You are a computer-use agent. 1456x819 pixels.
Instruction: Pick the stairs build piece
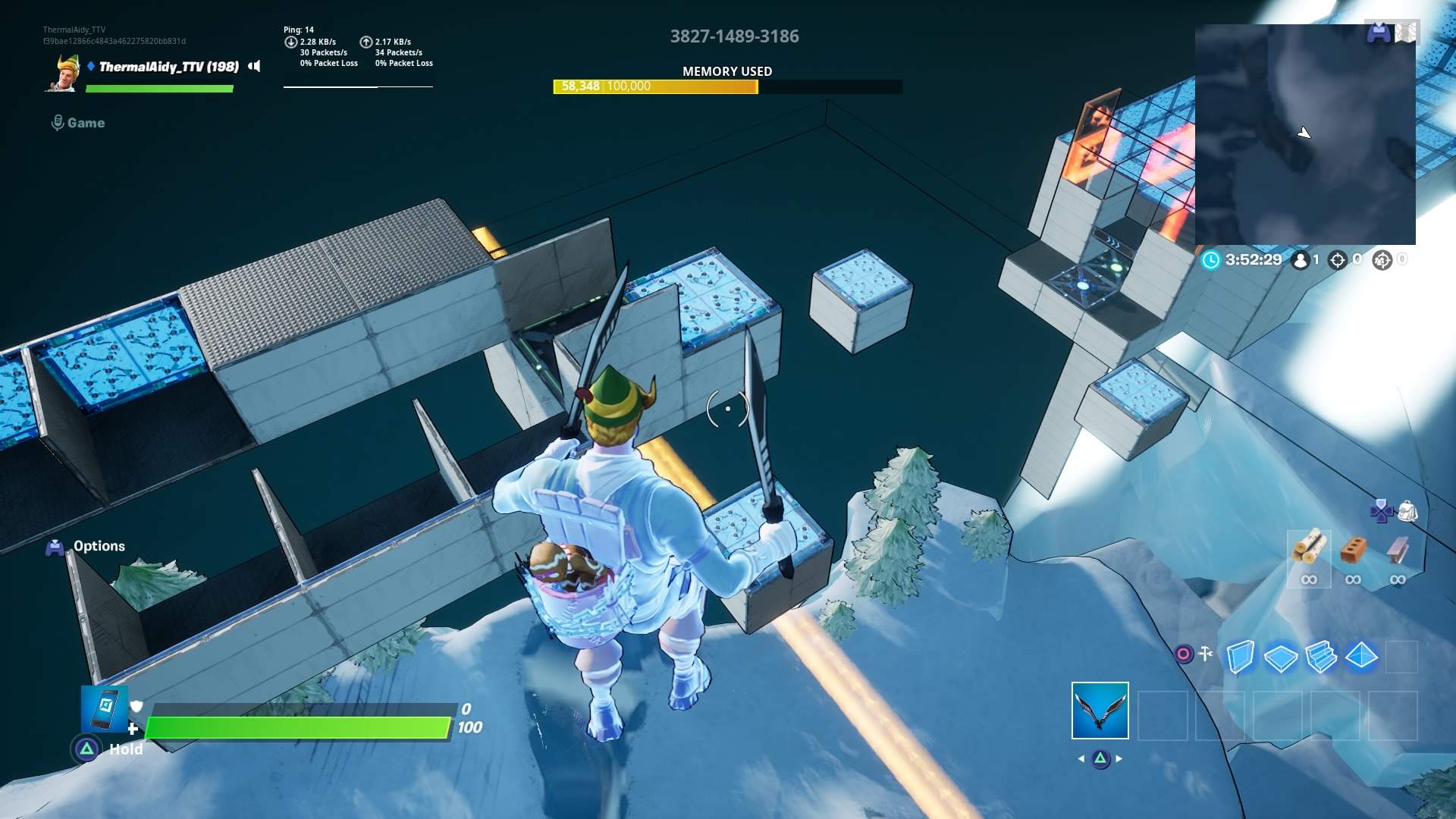1321,657
